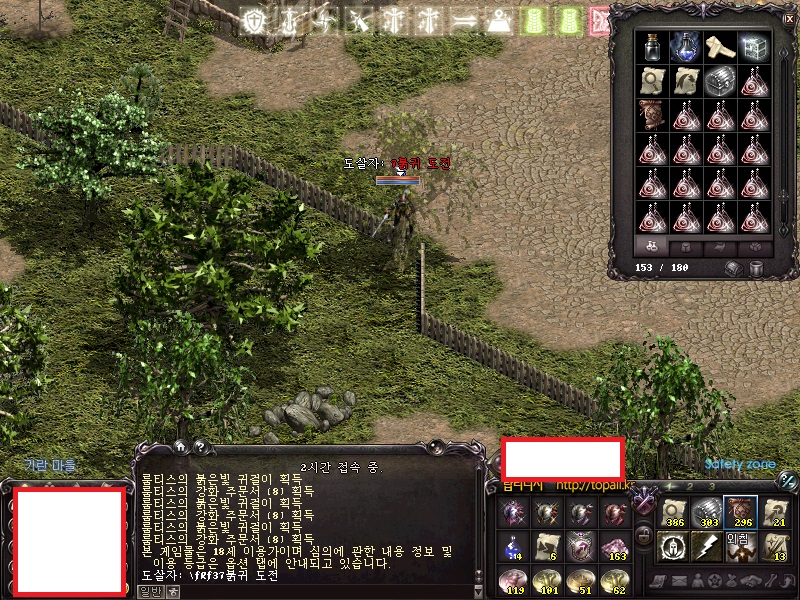Open the silver treasure chest item
The width and height of the screenshot is (800, 600).
pos(717,81)
